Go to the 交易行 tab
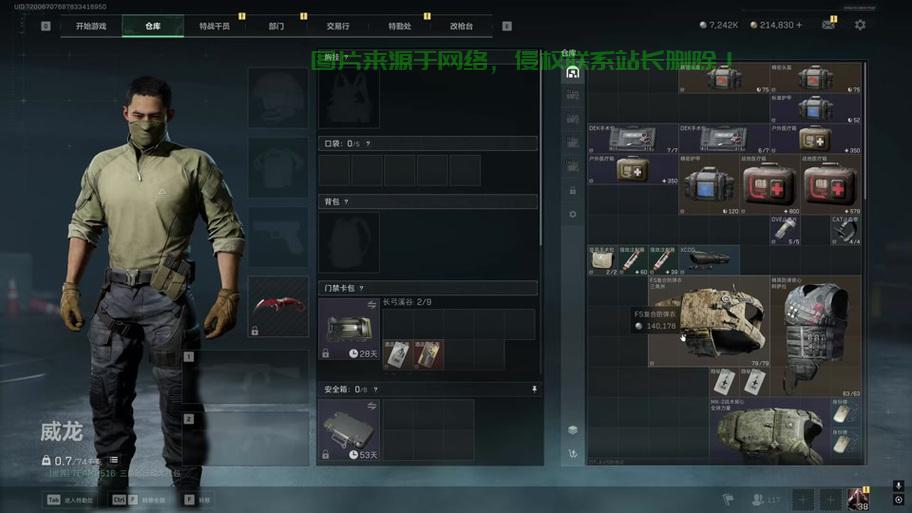 click(x=338, y=26)
